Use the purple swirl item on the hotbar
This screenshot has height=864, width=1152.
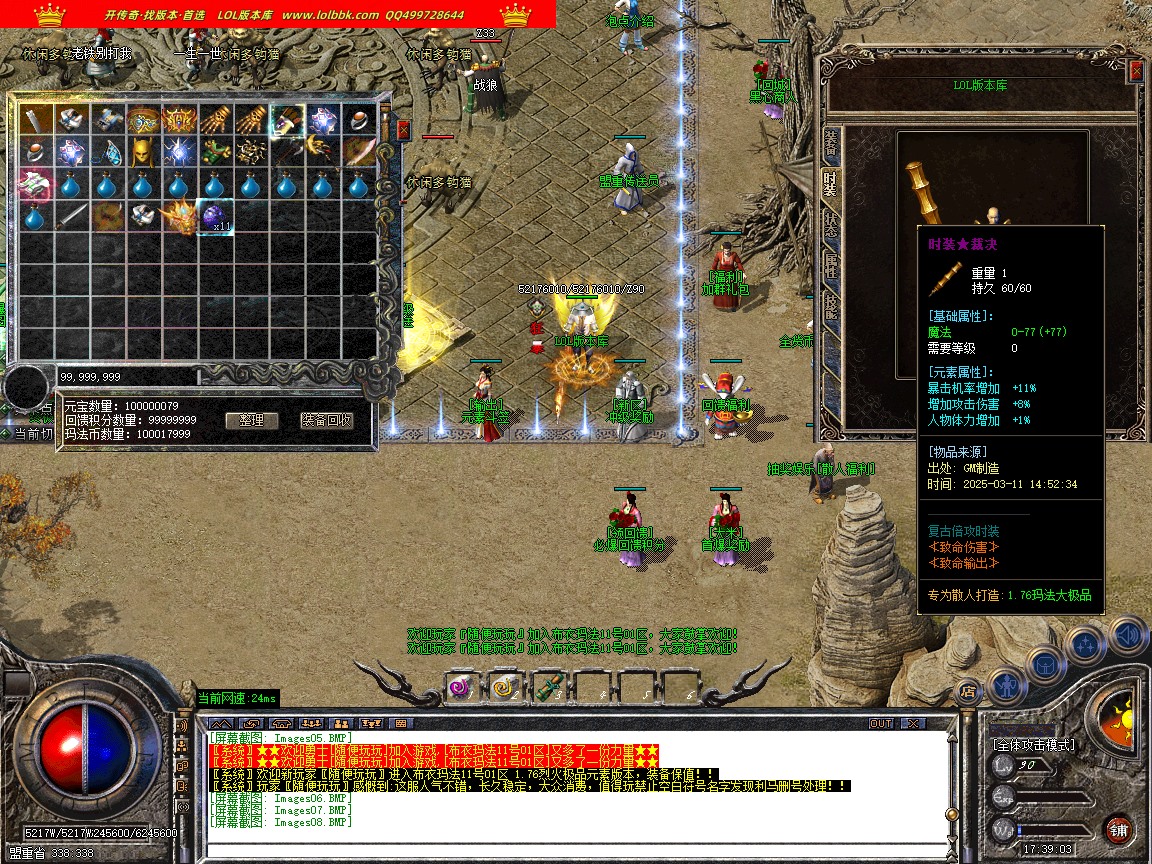460,688
